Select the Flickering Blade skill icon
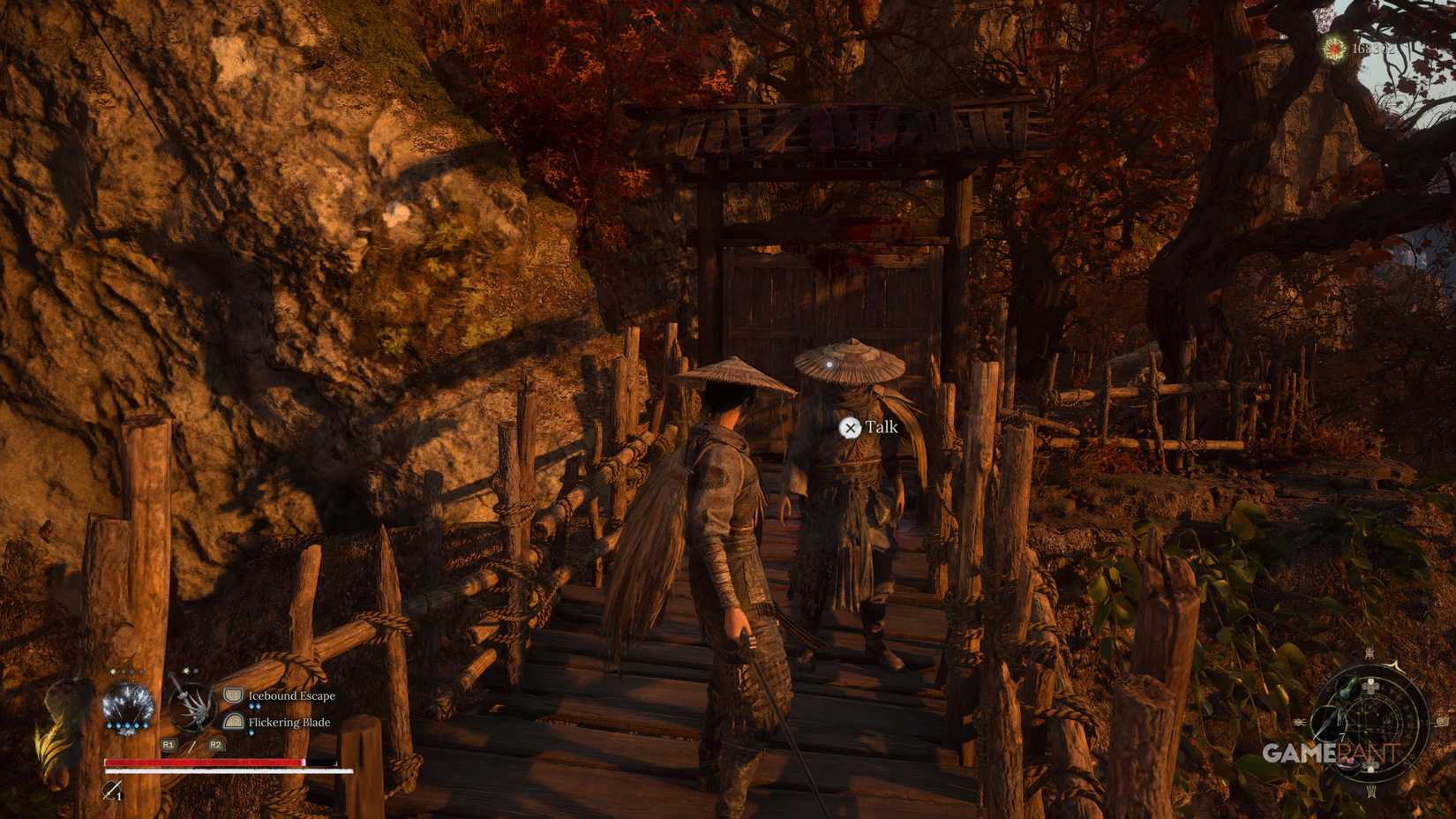 click(233, 722)
